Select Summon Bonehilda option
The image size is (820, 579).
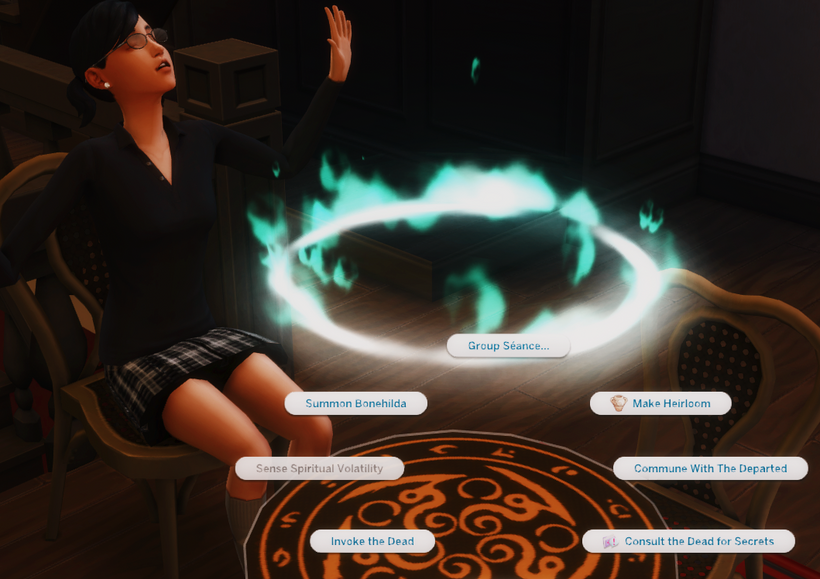[356, 403]
